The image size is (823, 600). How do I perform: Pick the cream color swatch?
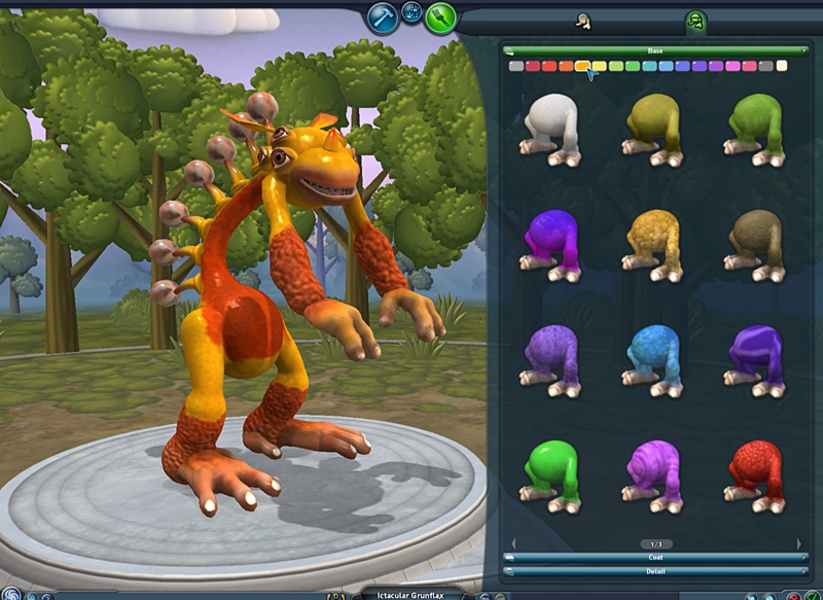tap(781, 66)
